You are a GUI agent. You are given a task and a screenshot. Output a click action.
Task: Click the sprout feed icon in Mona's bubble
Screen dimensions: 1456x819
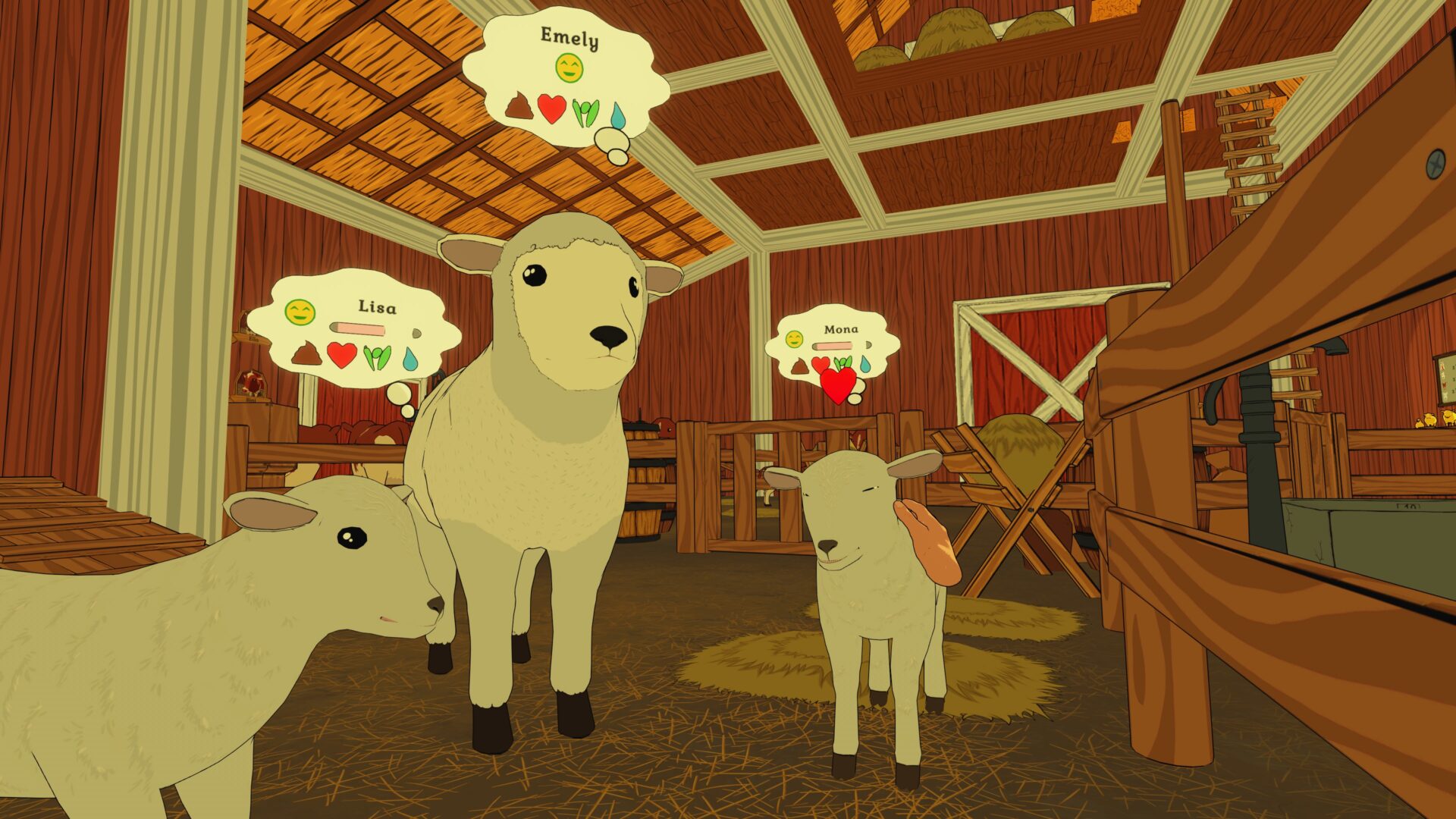[x=843, y=362]
